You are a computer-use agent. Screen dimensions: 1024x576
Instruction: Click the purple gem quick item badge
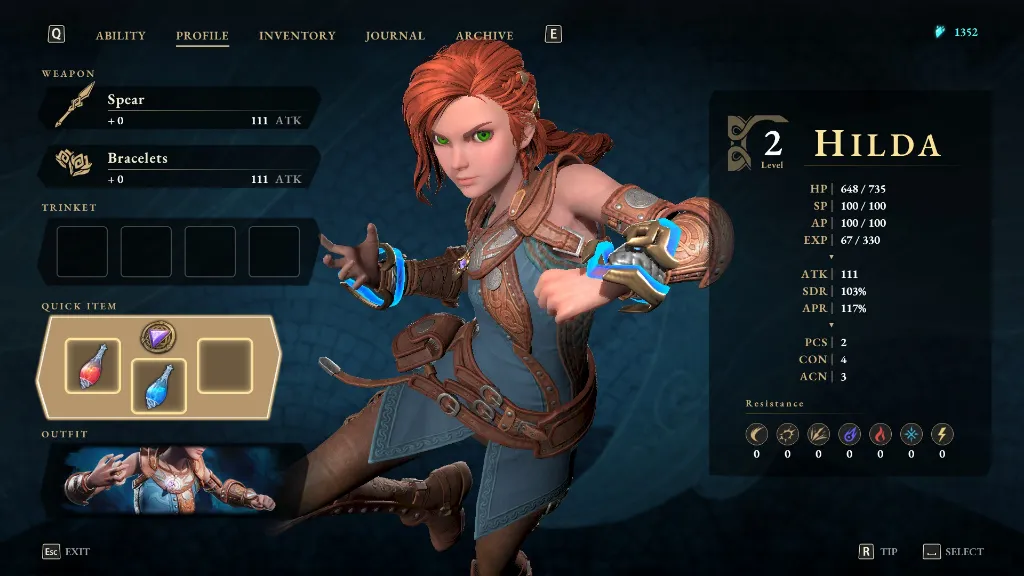158,337
